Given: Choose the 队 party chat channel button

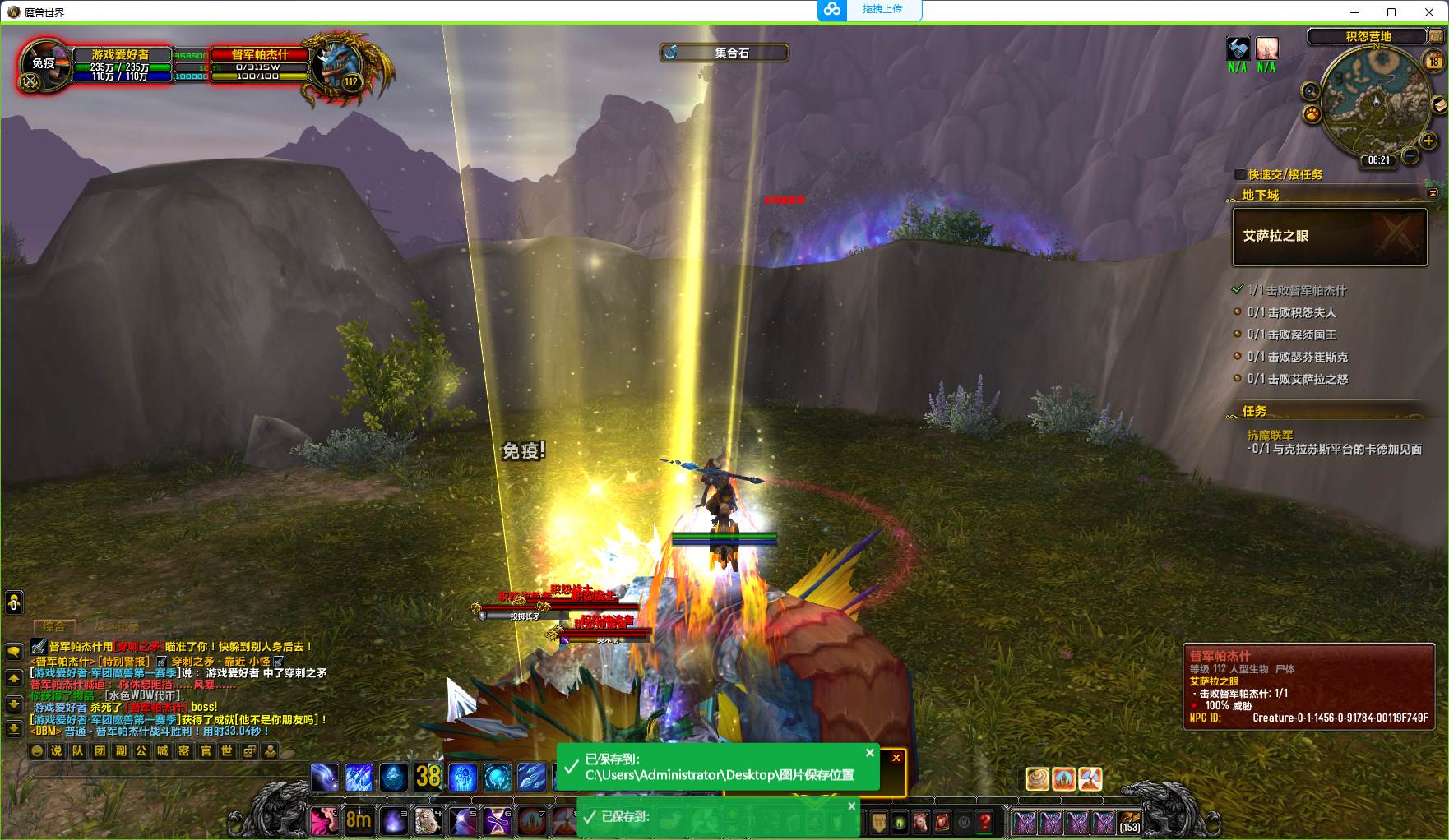Looking at the screenshot, I should [78, 750].
